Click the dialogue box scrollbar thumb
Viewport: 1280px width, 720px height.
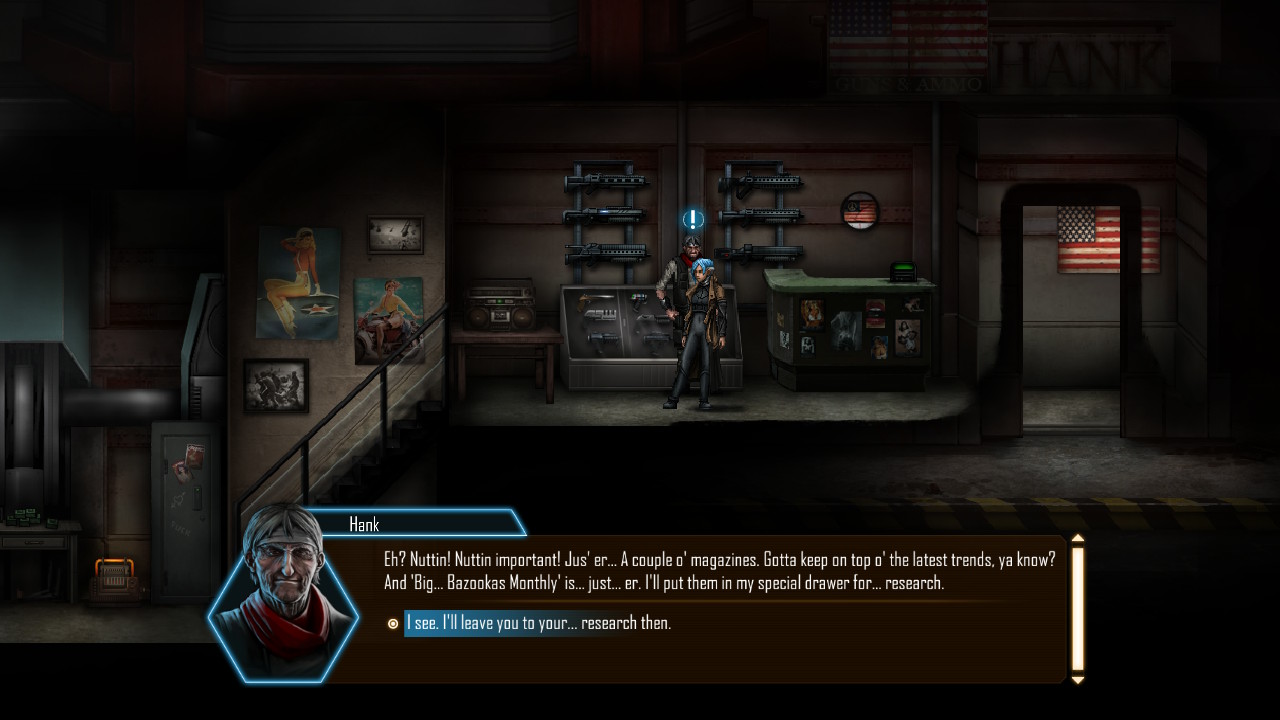pyautogui.click(x=1077, y=608)
